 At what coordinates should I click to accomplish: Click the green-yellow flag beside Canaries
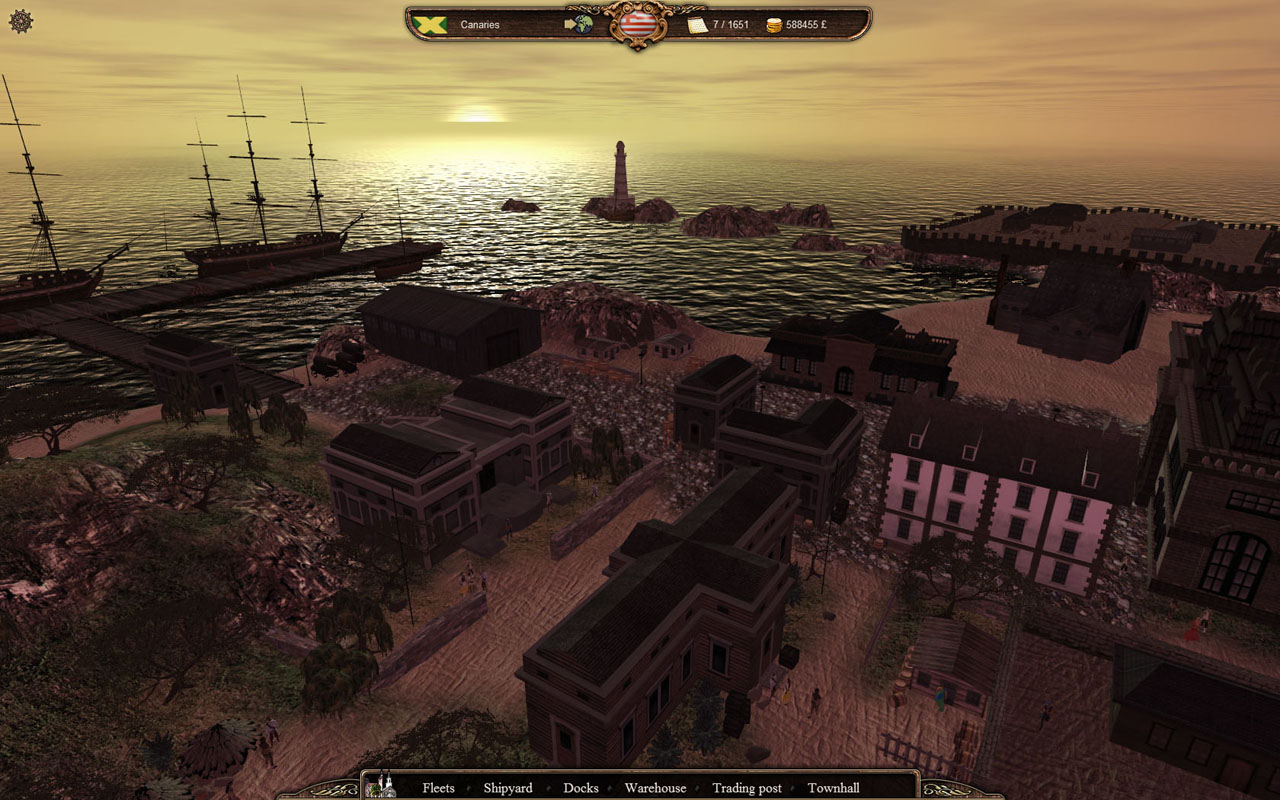tap(430, 24)
